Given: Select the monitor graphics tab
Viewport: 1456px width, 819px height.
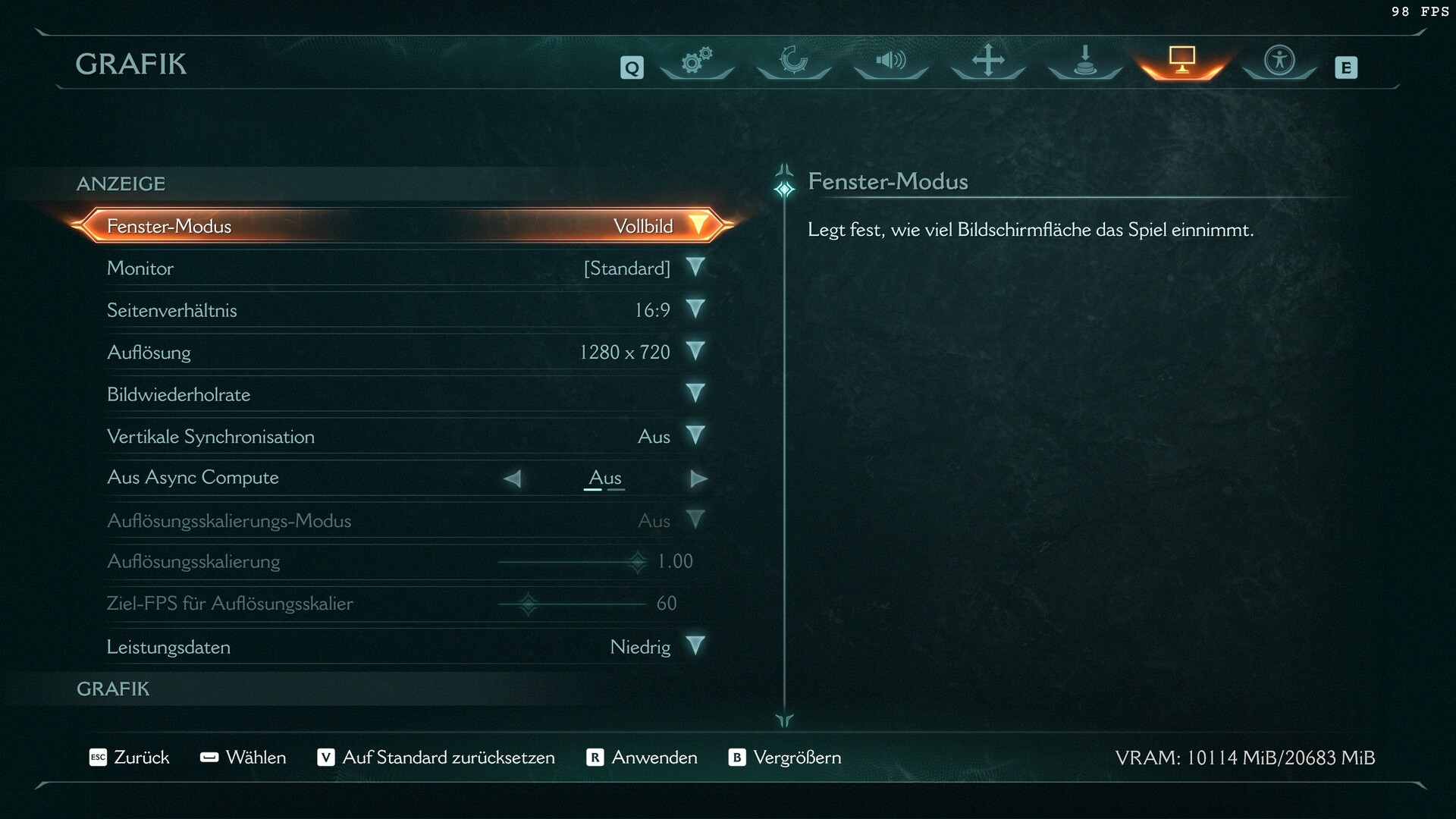Looking at the screenshot, I should point(1181,61).
